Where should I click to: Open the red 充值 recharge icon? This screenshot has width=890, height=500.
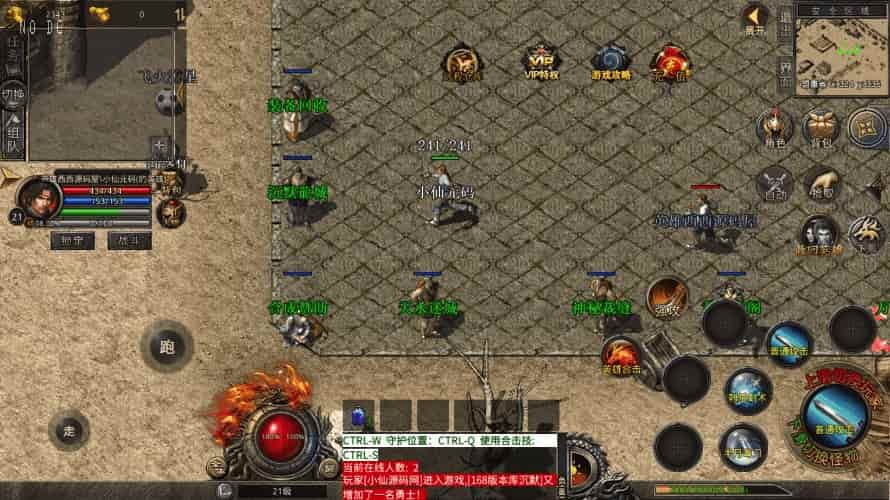(x=668, y=62)
